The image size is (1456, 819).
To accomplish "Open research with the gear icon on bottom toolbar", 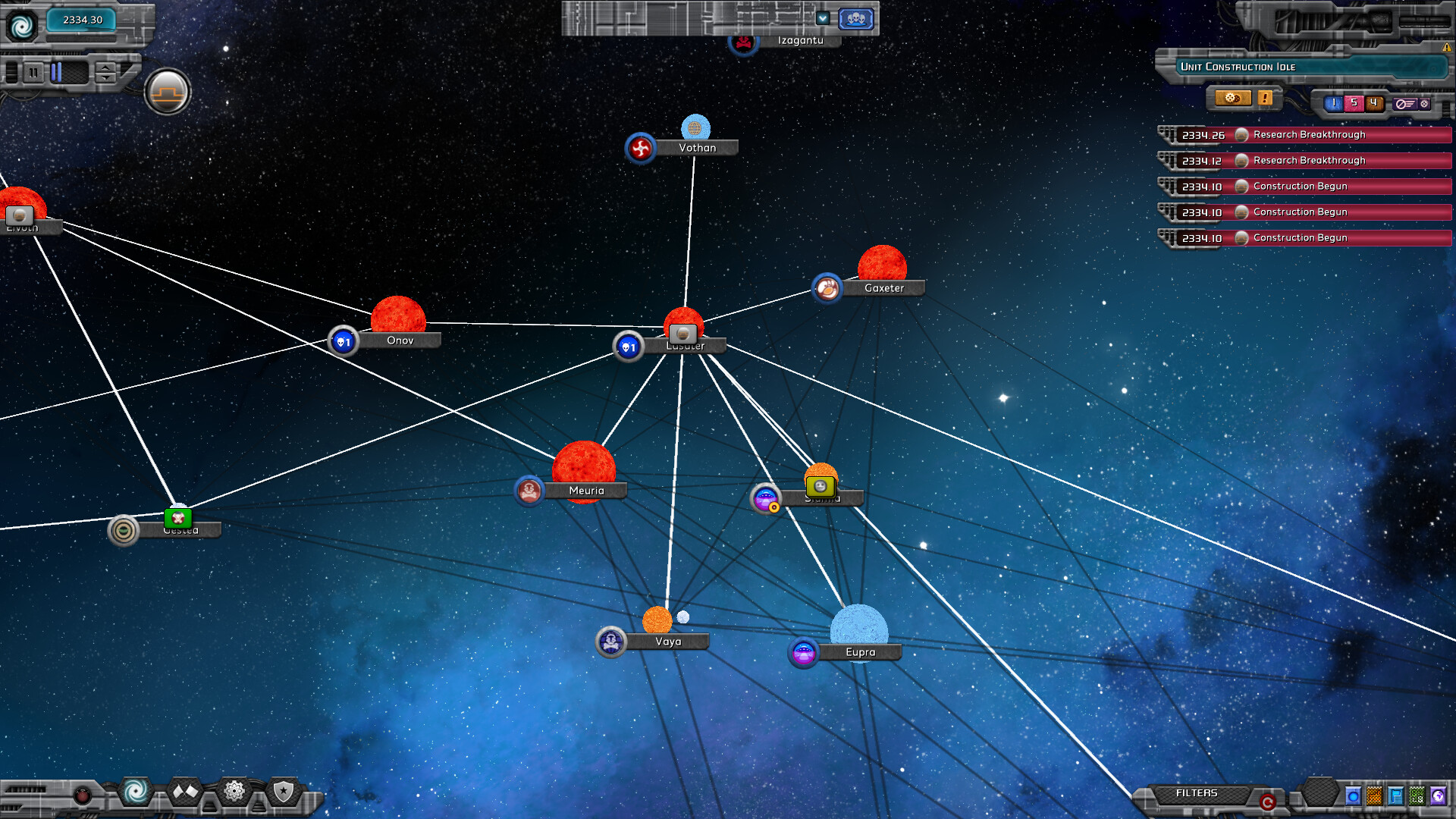I will pyautogui.click(x=234, y=791).
